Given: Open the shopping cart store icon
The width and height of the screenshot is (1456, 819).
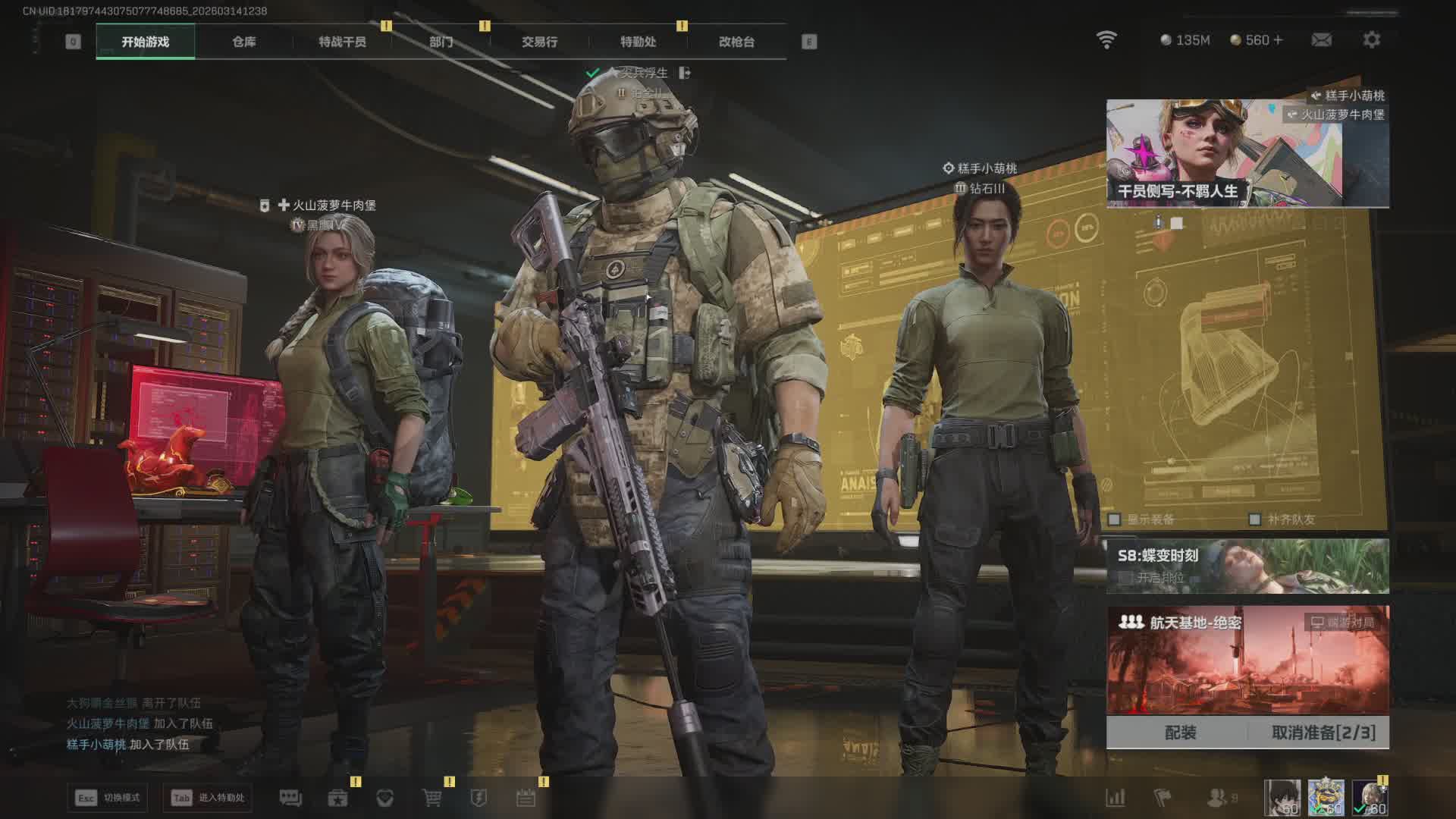Looking at the screenshot, I should click(x=431, y=798).
